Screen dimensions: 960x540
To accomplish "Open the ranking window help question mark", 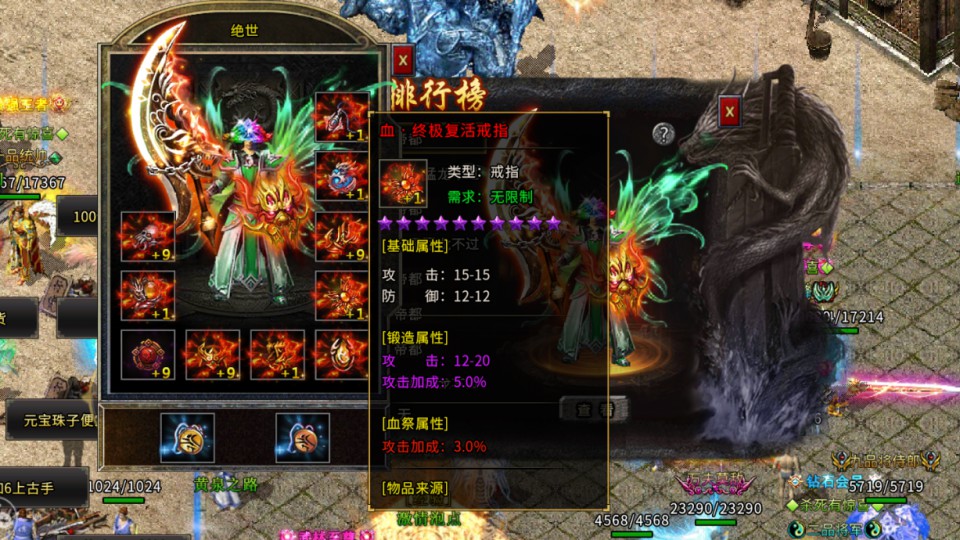I will point(663,133).
